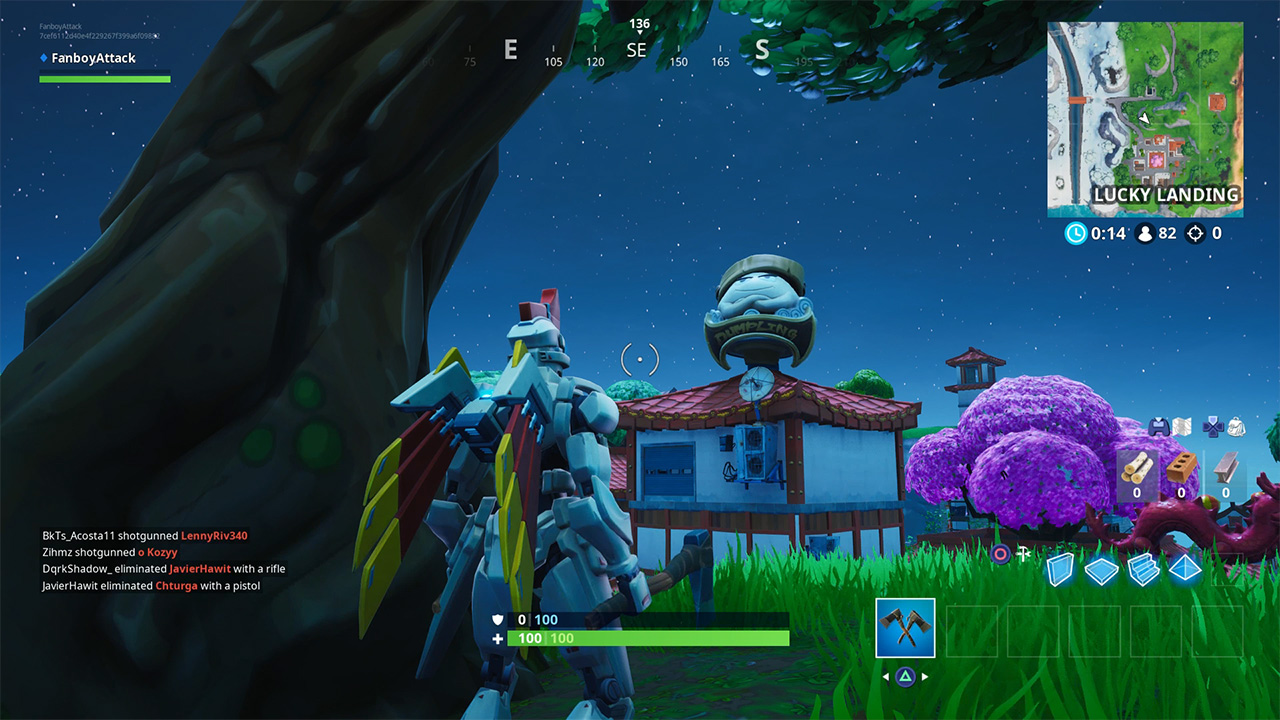The image size is (1280, 720).
Task: Click the clock icon next to the match timer
Action: pyautogui.click(x=1077, y=233)
